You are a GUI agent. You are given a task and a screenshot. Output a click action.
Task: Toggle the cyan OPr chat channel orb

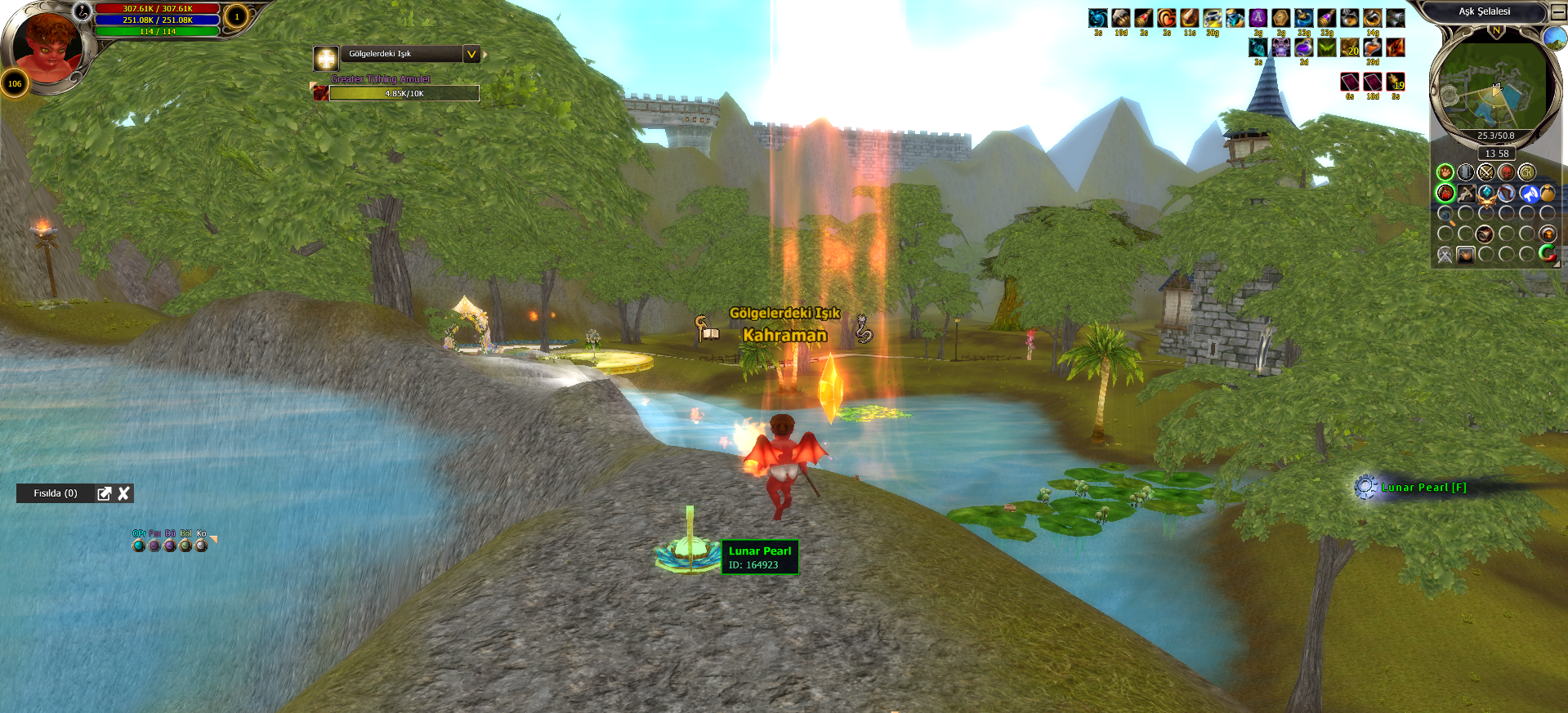[139, 546]
